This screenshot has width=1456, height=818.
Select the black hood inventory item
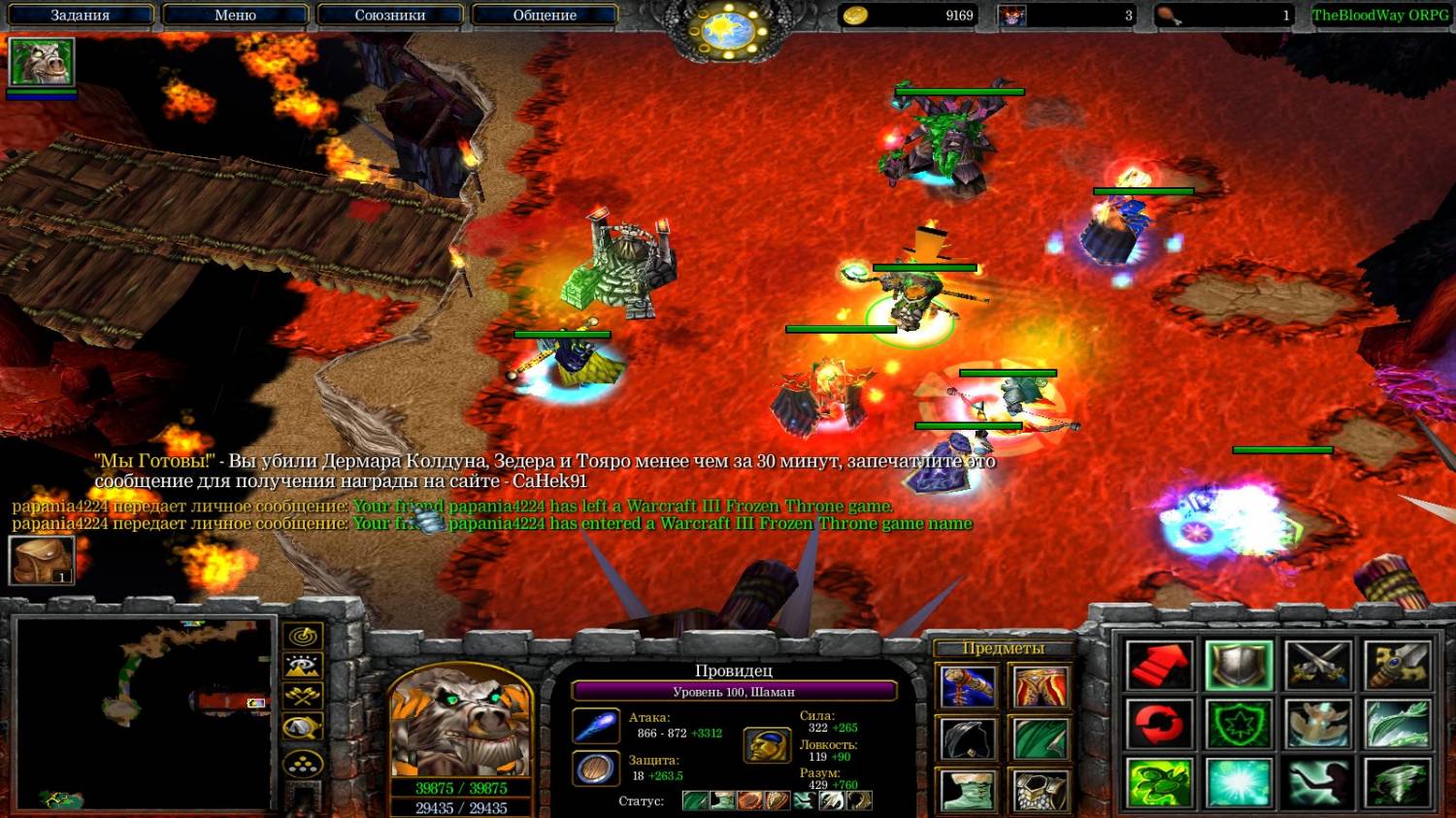pos(967,739)
